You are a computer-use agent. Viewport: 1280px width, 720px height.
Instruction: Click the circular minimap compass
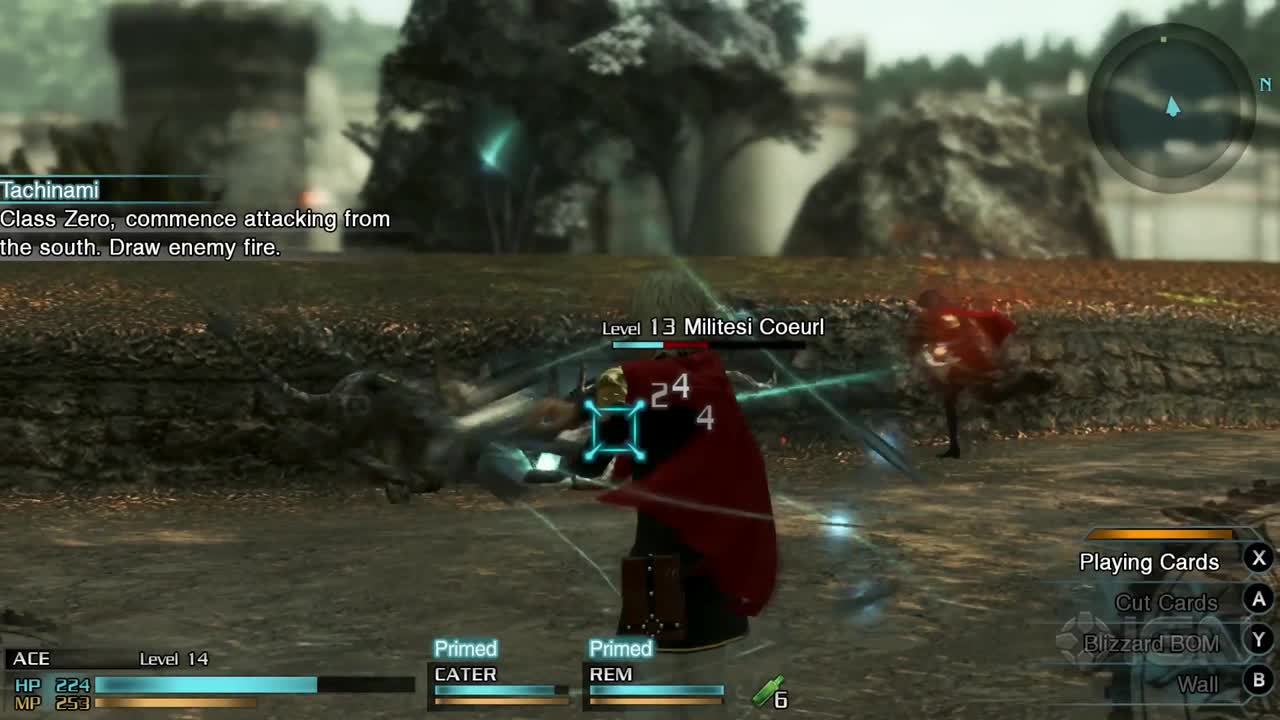tap(1171, 106)
